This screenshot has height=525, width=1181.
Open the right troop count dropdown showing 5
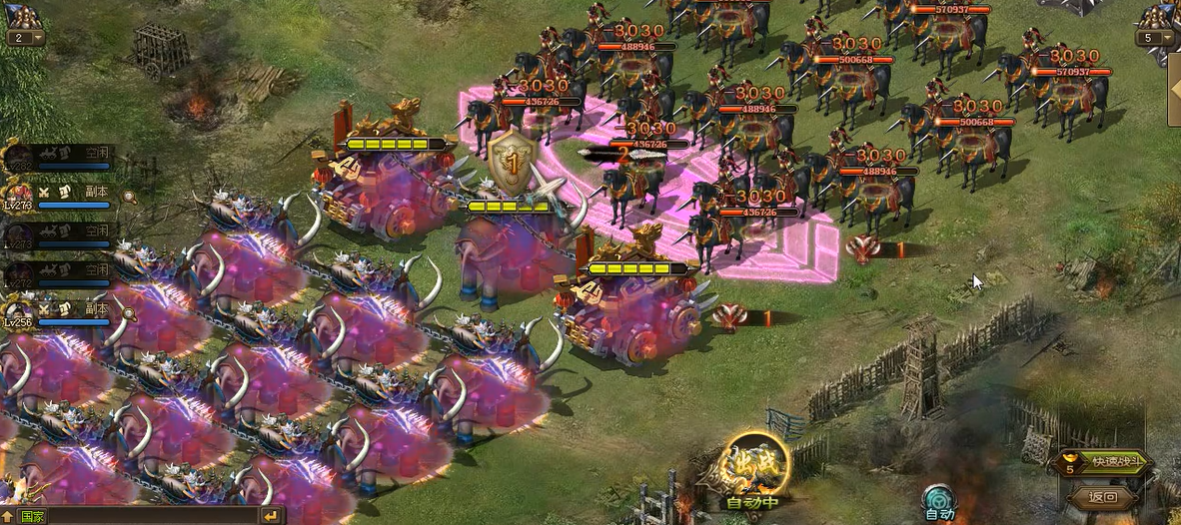(1154, 38)
